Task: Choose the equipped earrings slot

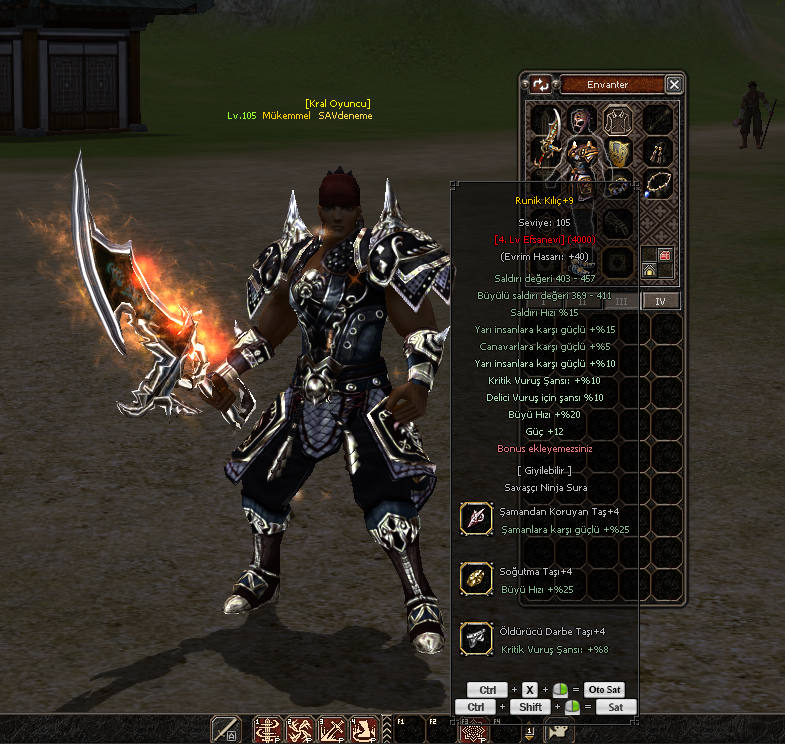Action: (657, 152)
